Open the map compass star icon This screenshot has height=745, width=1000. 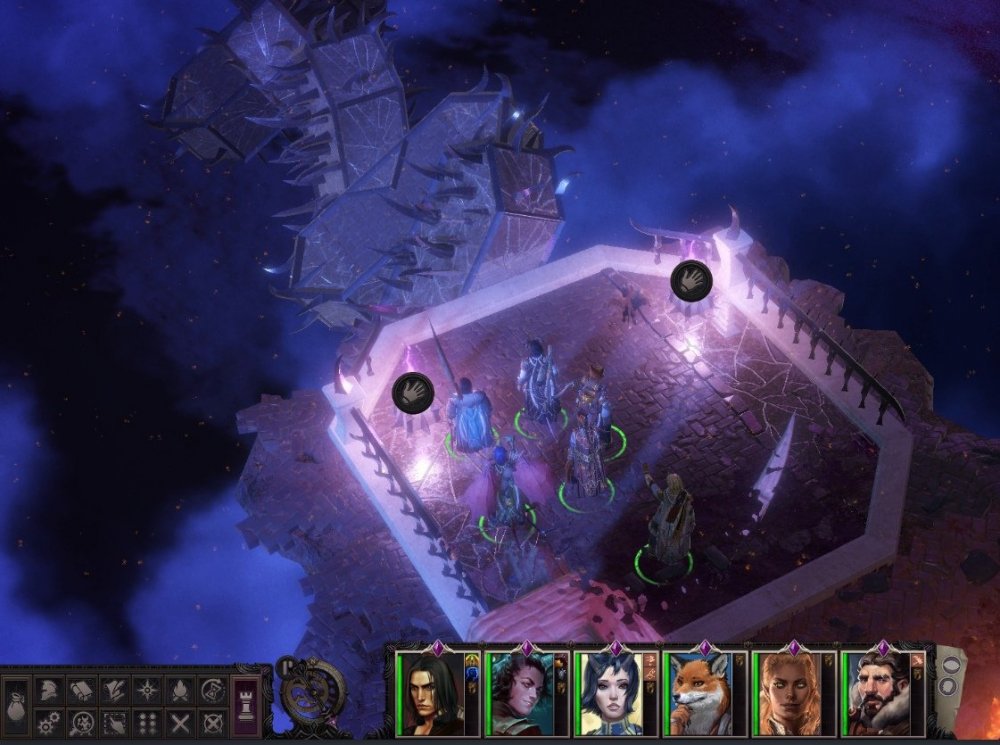(x=147, y=690)
